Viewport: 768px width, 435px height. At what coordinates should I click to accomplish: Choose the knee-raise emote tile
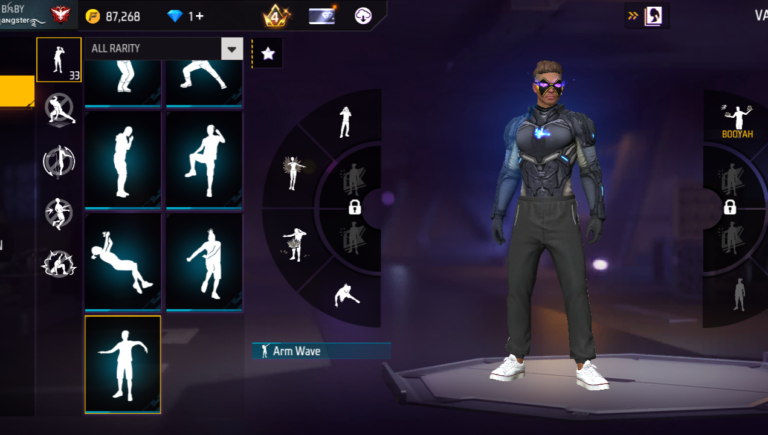(204, 158)
